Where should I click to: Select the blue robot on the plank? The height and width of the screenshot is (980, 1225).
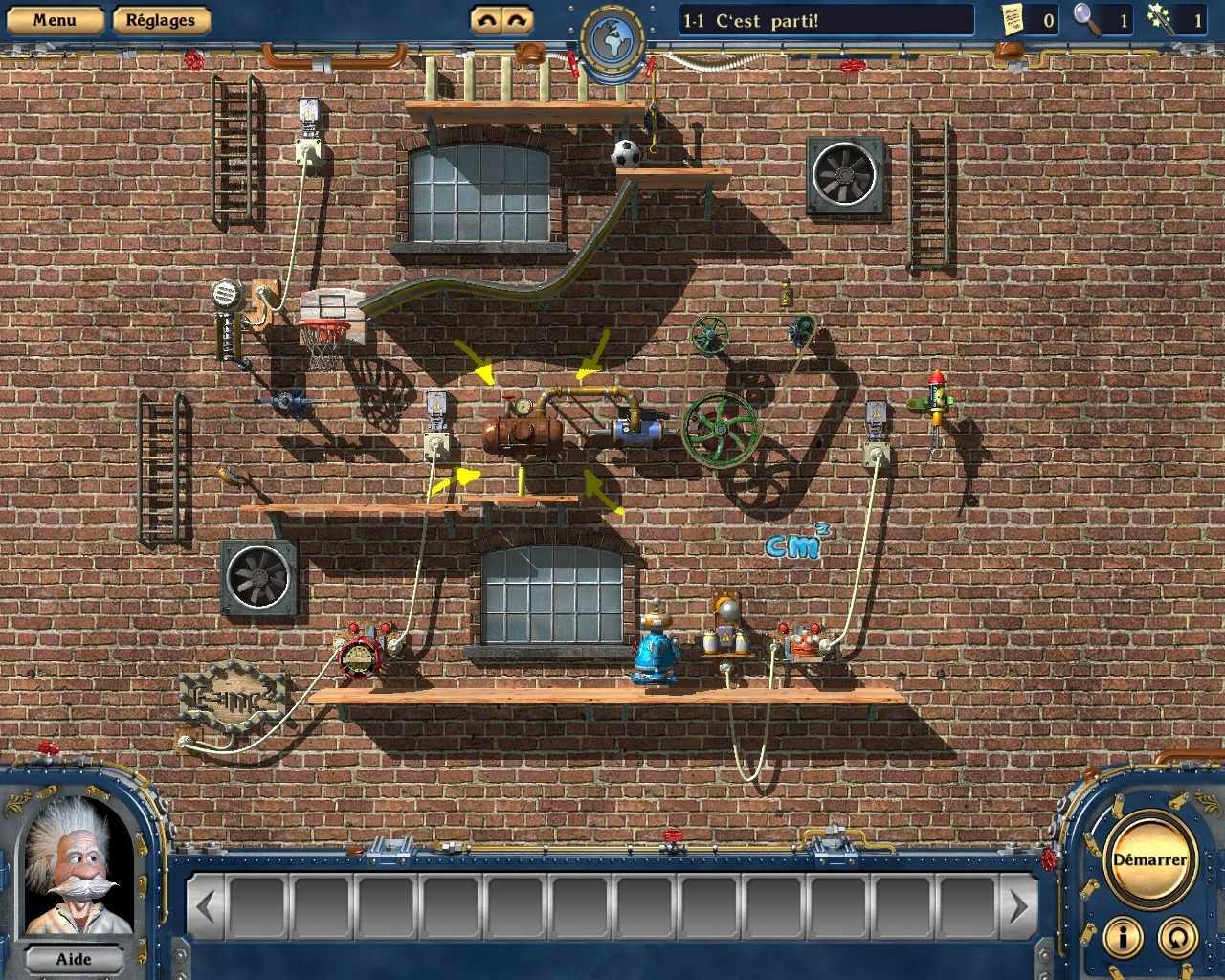656,651
